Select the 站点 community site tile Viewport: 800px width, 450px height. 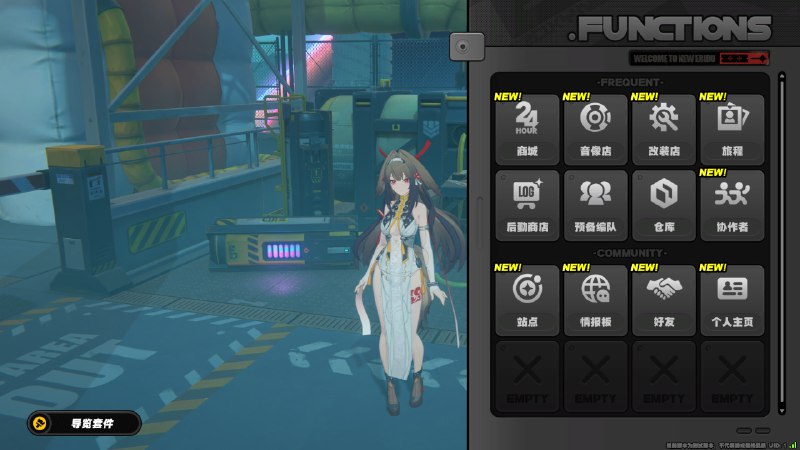(x=527, y=299)
